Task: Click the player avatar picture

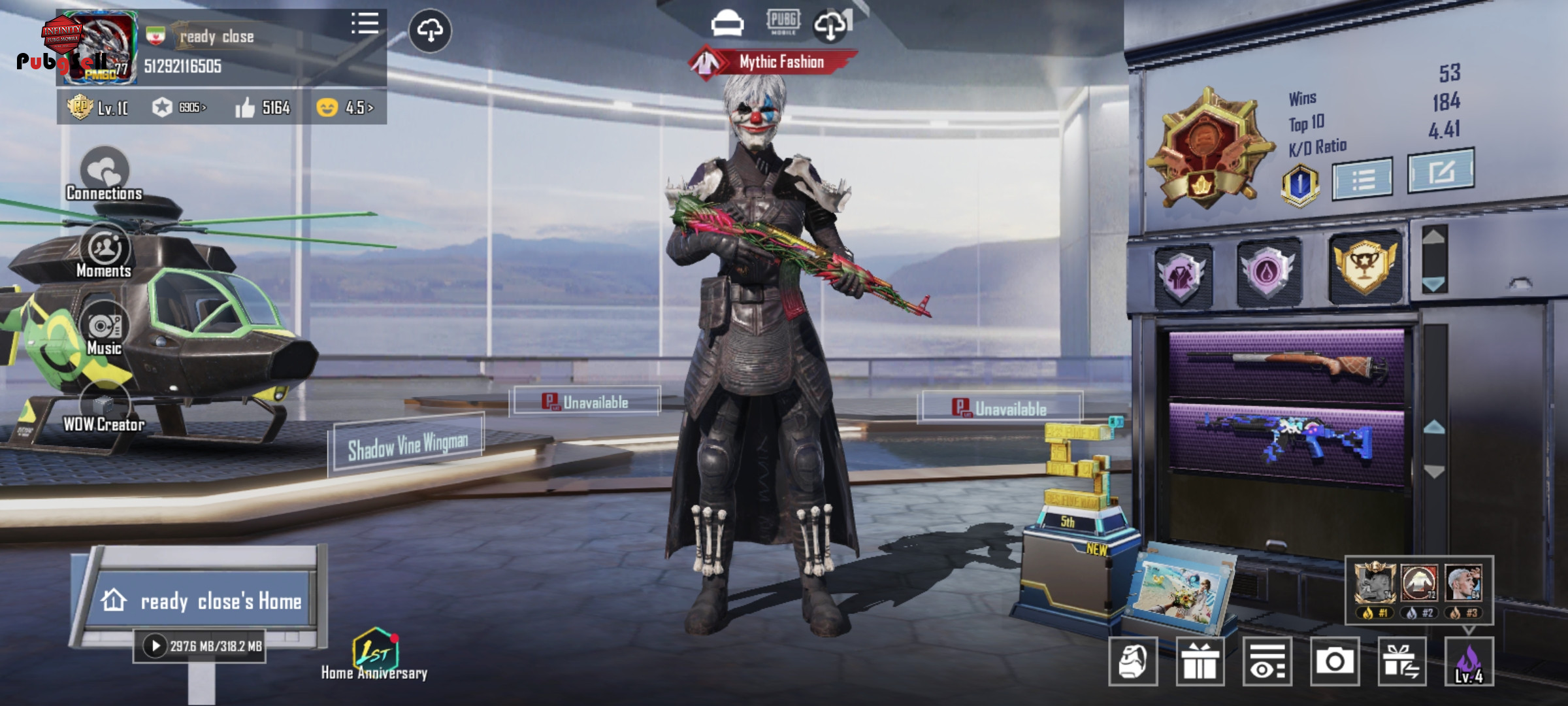Action: point(99,49)
